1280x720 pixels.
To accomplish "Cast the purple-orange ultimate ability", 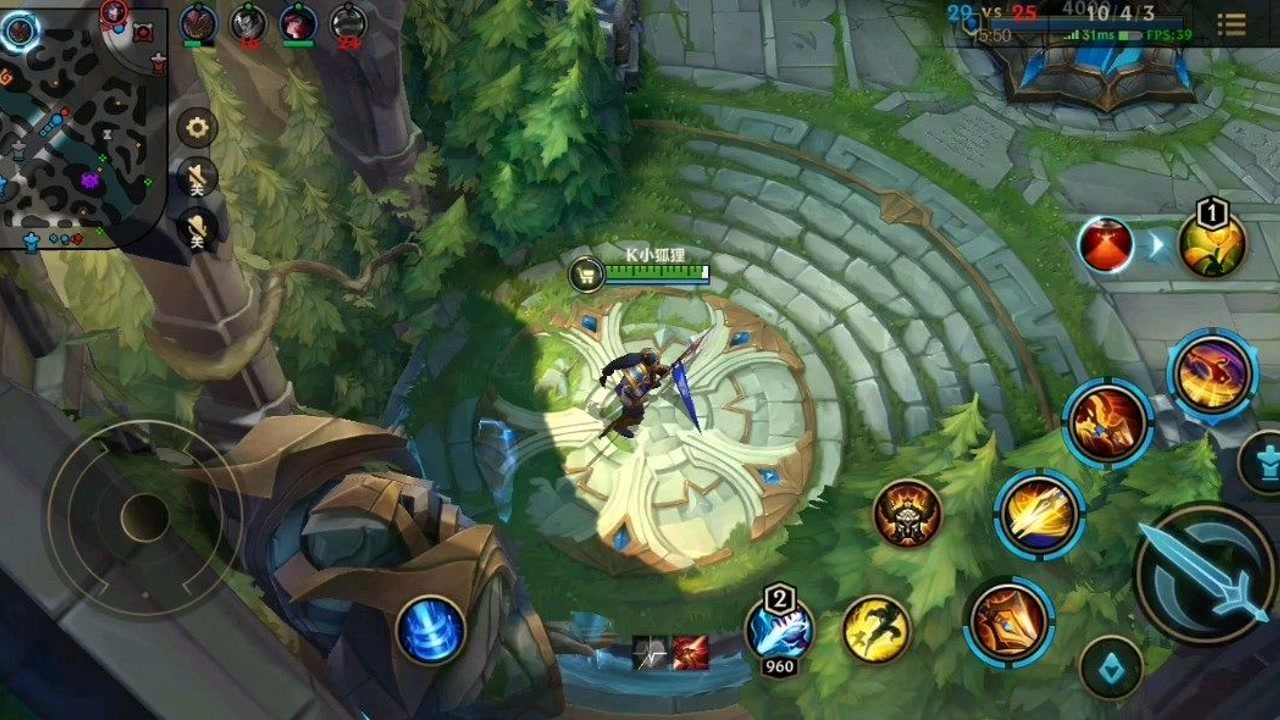I will 1212,373.
